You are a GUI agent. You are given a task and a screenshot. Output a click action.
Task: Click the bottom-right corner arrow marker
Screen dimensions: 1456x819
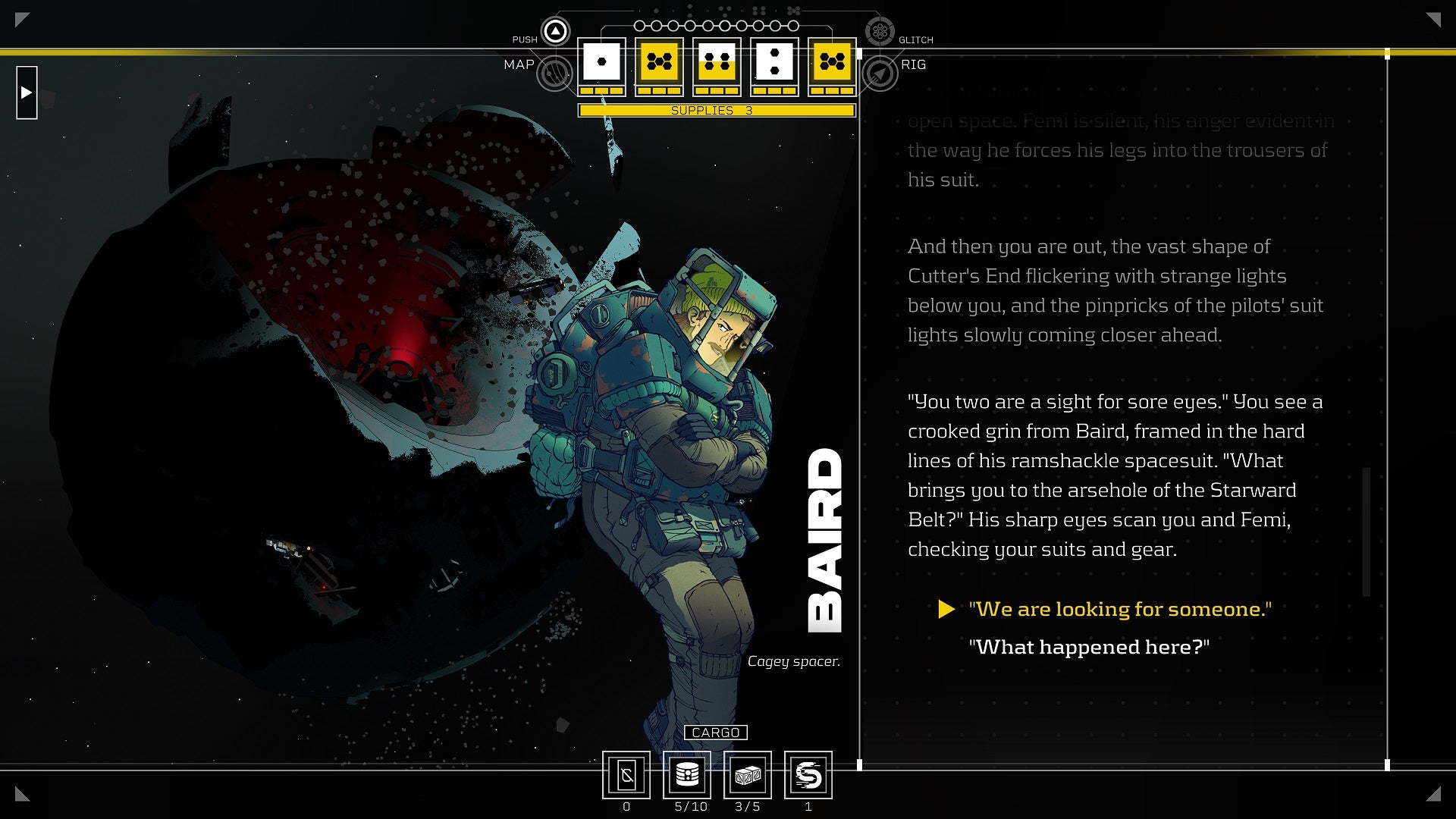1432,795
